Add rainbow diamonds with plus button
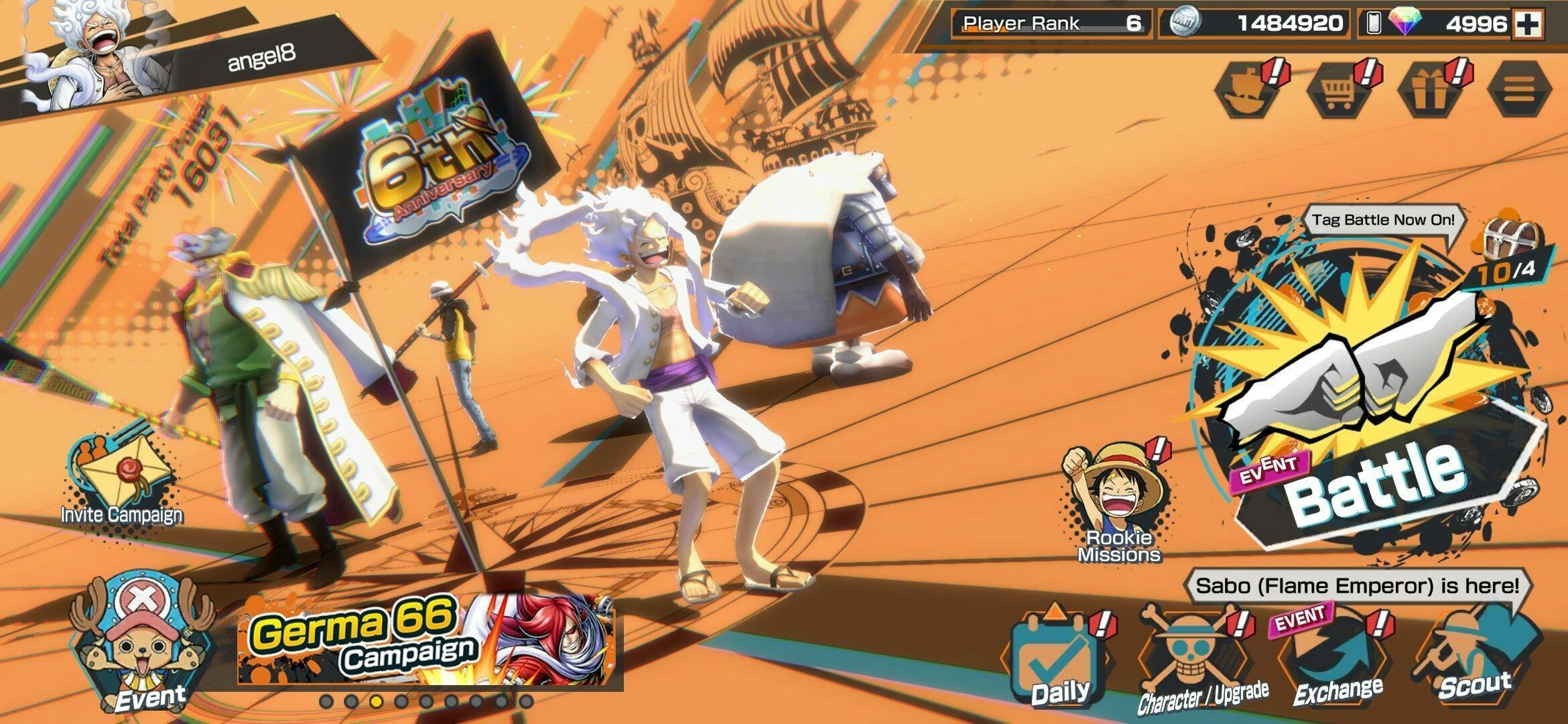 pyautogui.click(x=1528, y=24)
